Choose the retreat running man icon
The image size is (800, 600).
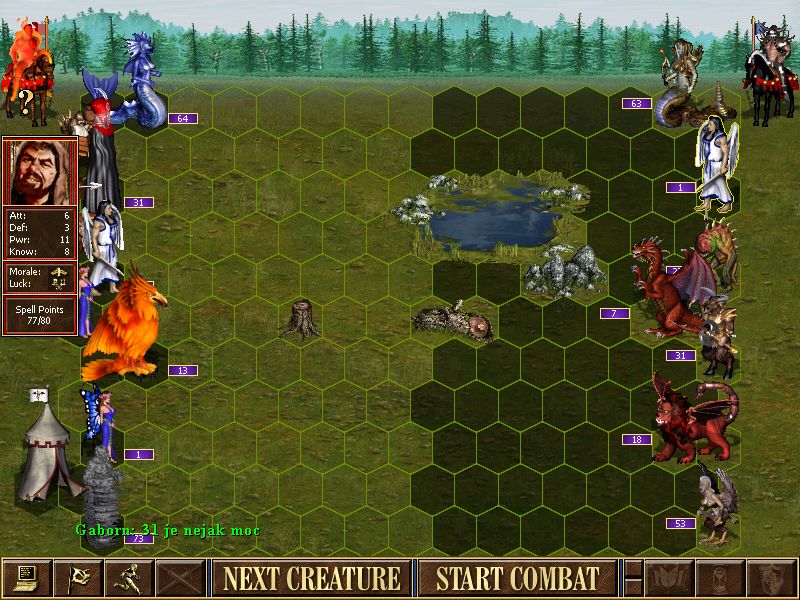point(129,578)
